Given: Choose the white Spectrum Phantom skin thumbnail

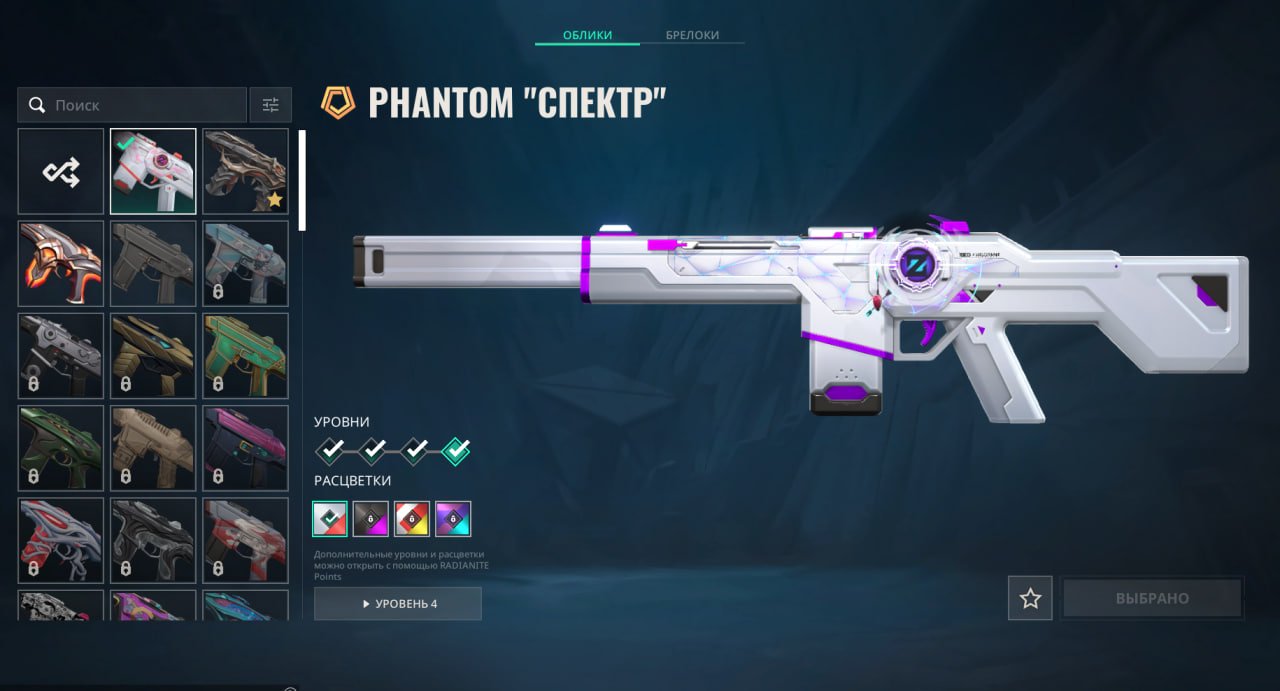Looking at the screenshot, I should [153, 171].
